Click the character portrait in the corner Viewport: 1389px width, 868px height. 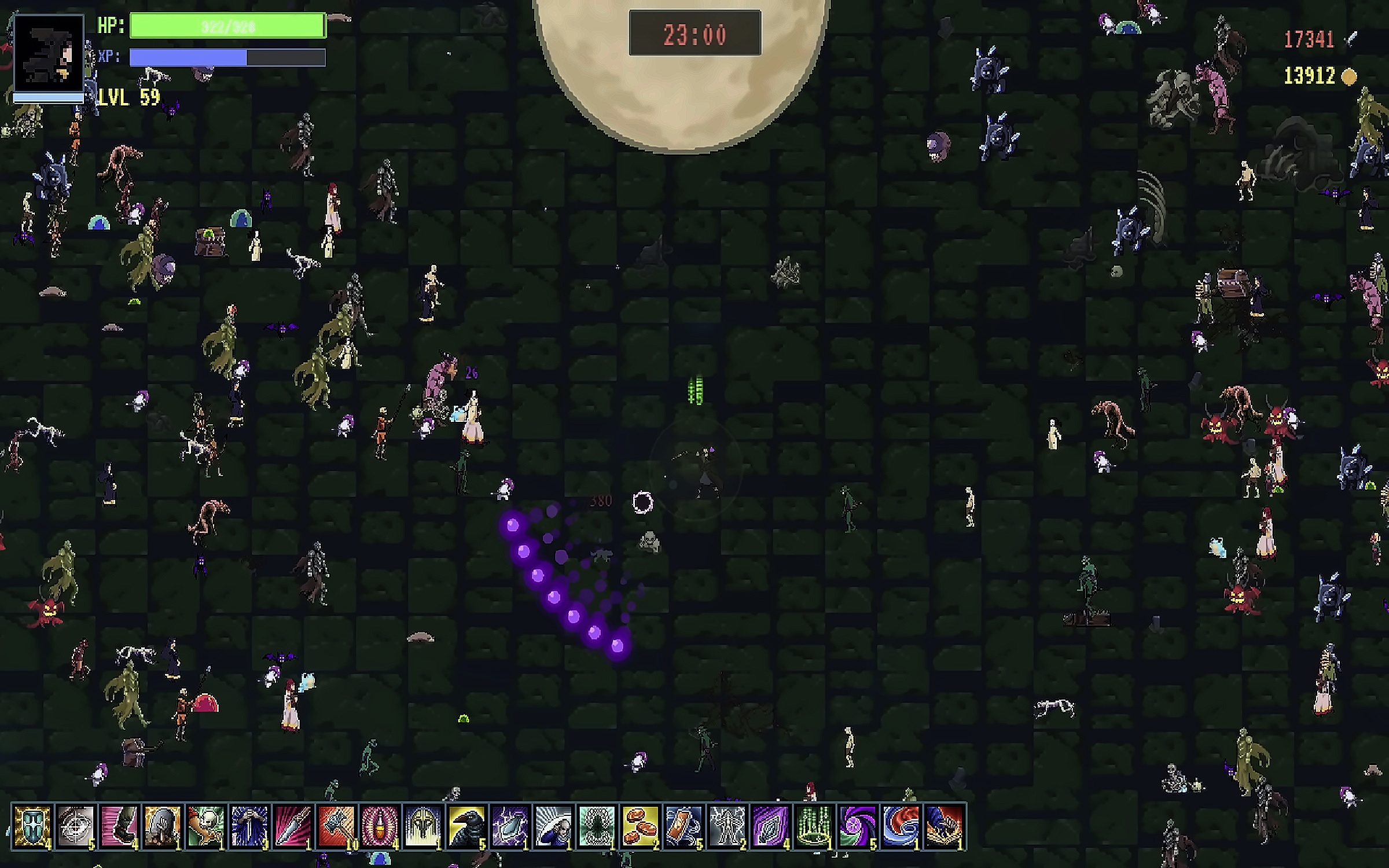point(49,54)
